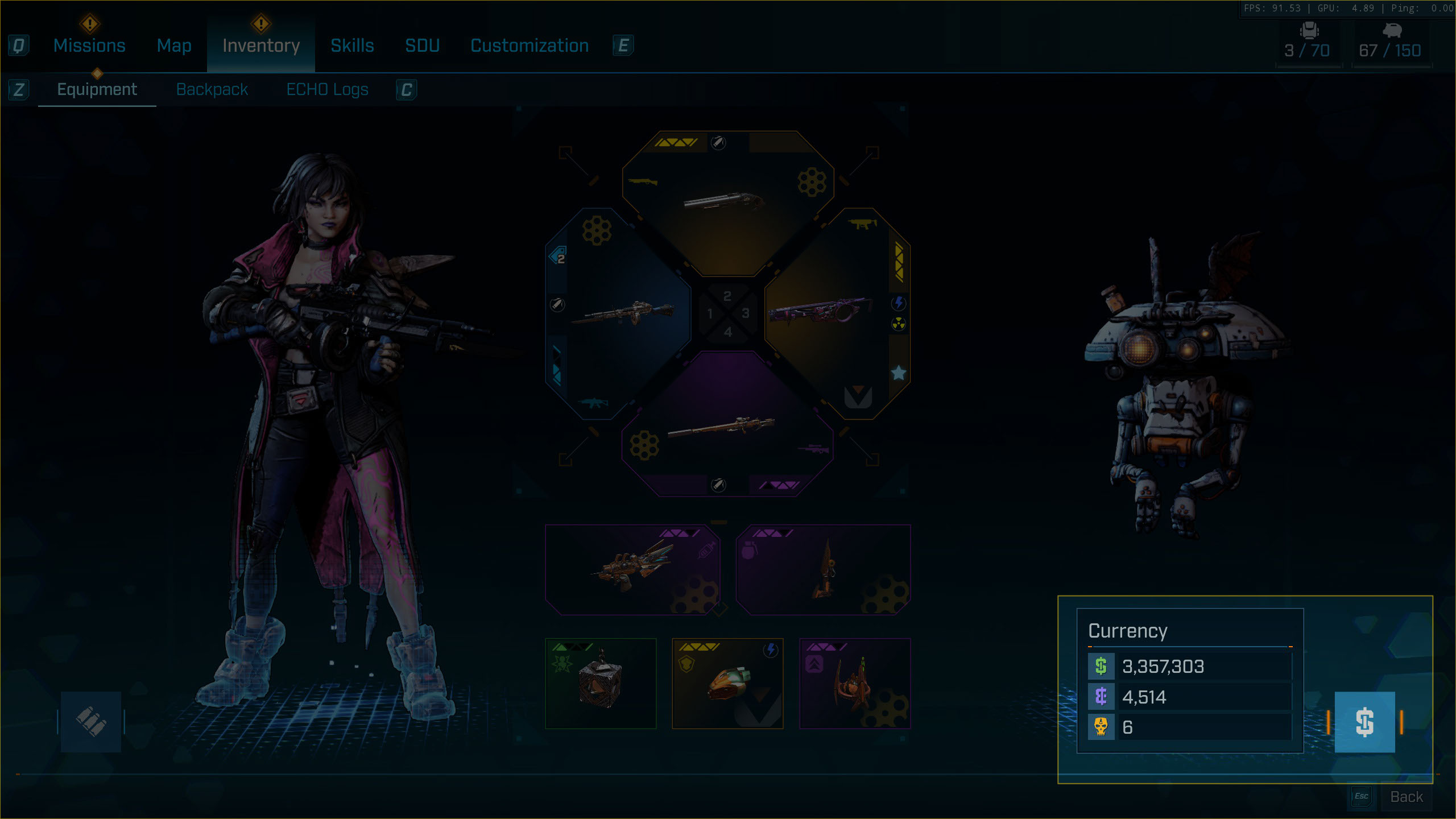Image resolution: width=1456 pixels, height=819 pixels.
Task: Open the Missions tab
Action: pyautogui.click(x=89, y=45)
